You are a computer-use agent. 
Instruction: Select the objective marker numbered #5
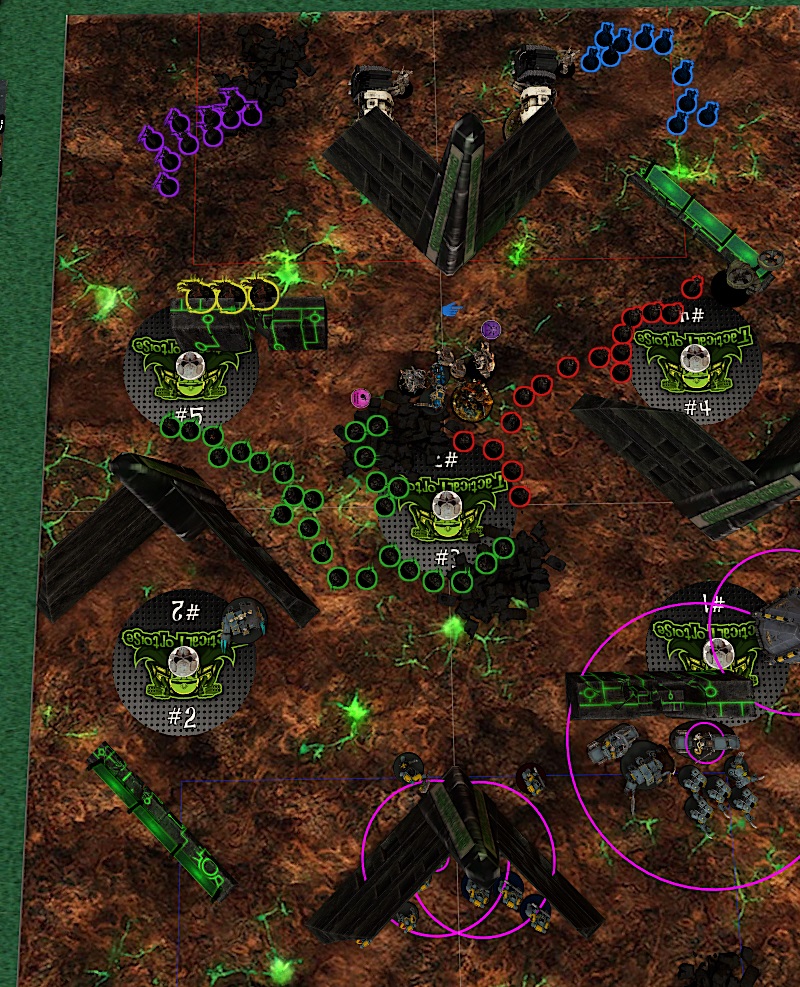190,367
